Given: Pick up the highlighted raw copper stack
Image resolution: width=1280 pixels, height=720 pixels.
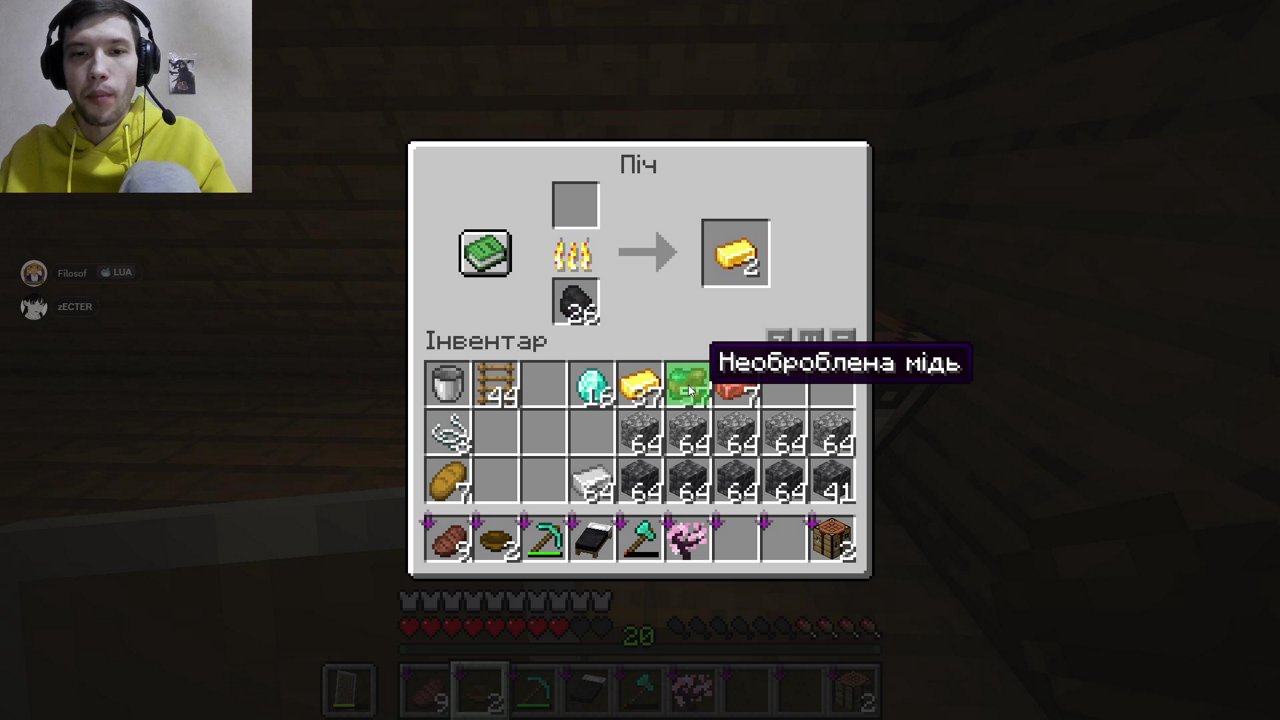Looking at the screenshot, I should point(688,385).
